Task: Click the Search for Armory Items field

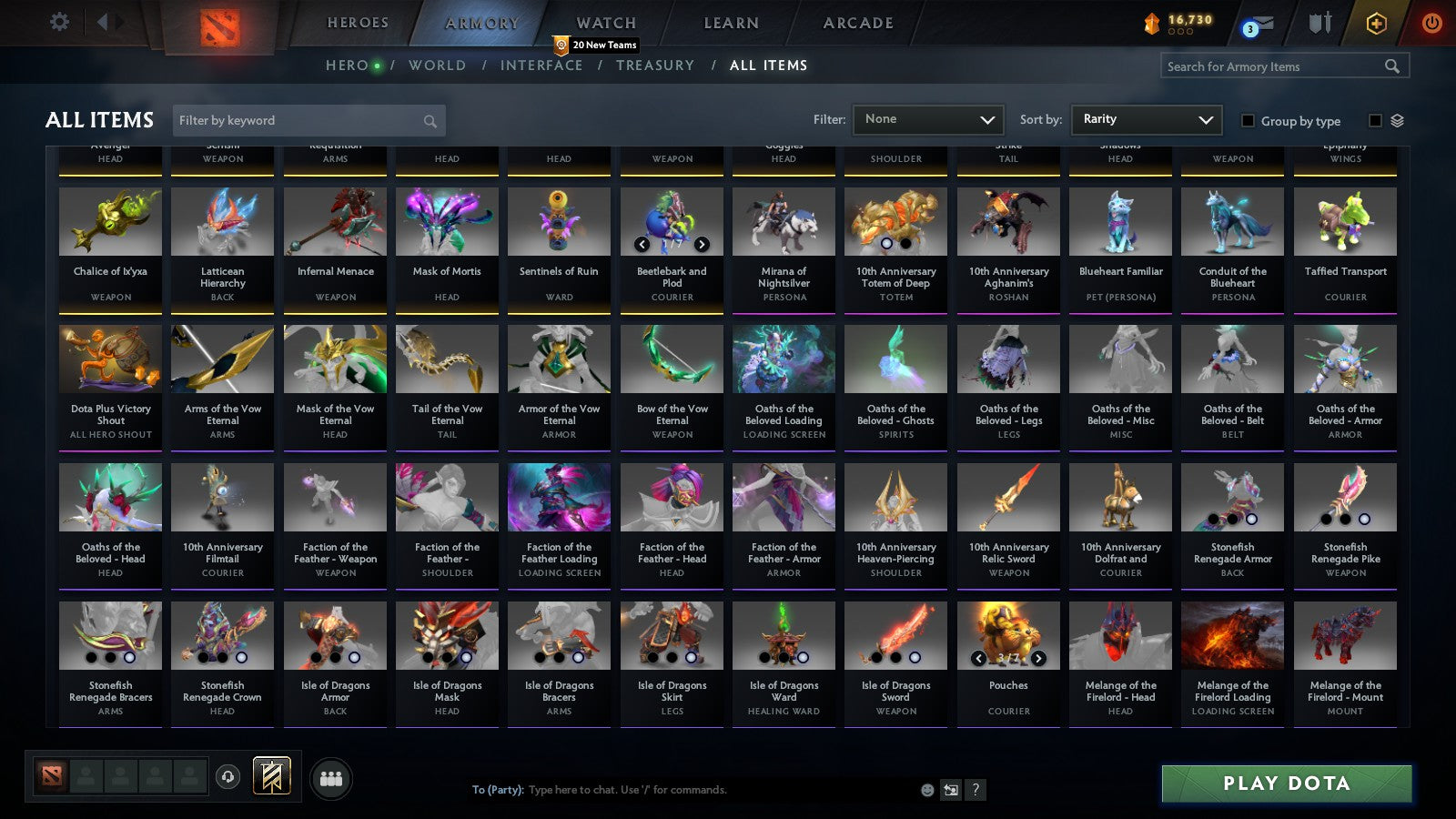Action: click(x=1274, y=66)
